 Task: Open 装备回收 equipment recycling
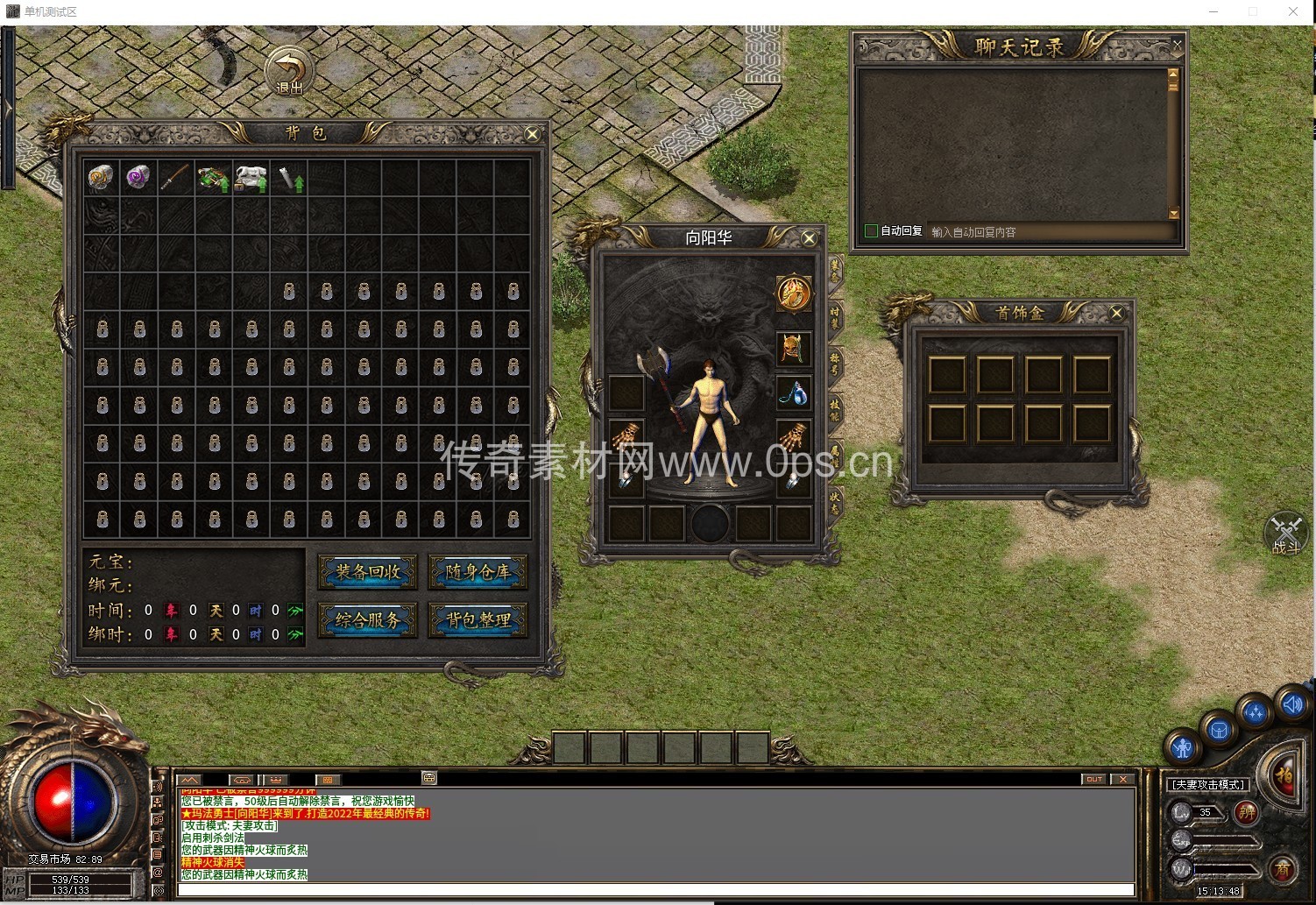click(x=368, y=572)
